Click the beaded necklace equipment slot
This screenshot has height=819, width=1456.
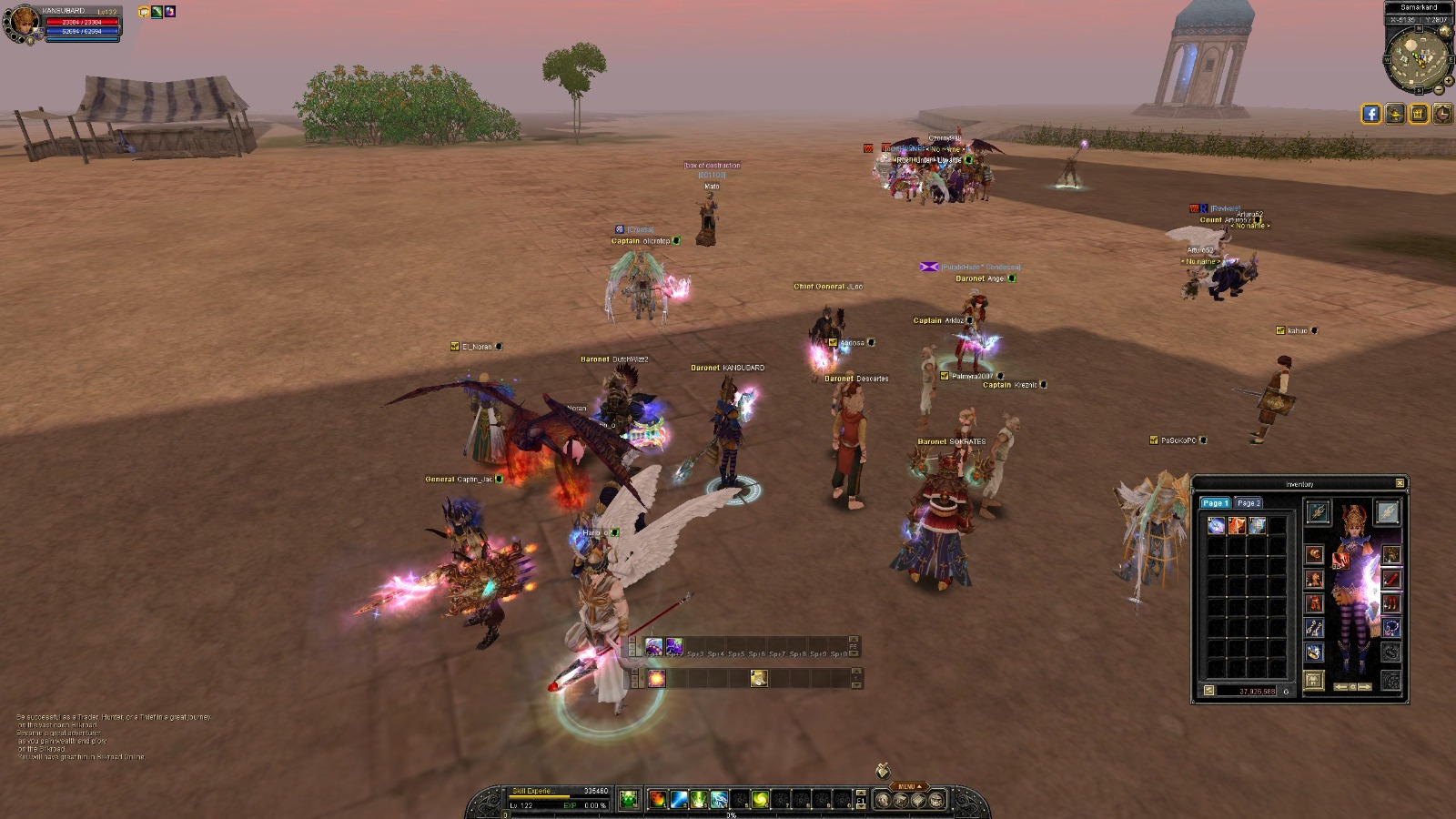point(1391,628)
